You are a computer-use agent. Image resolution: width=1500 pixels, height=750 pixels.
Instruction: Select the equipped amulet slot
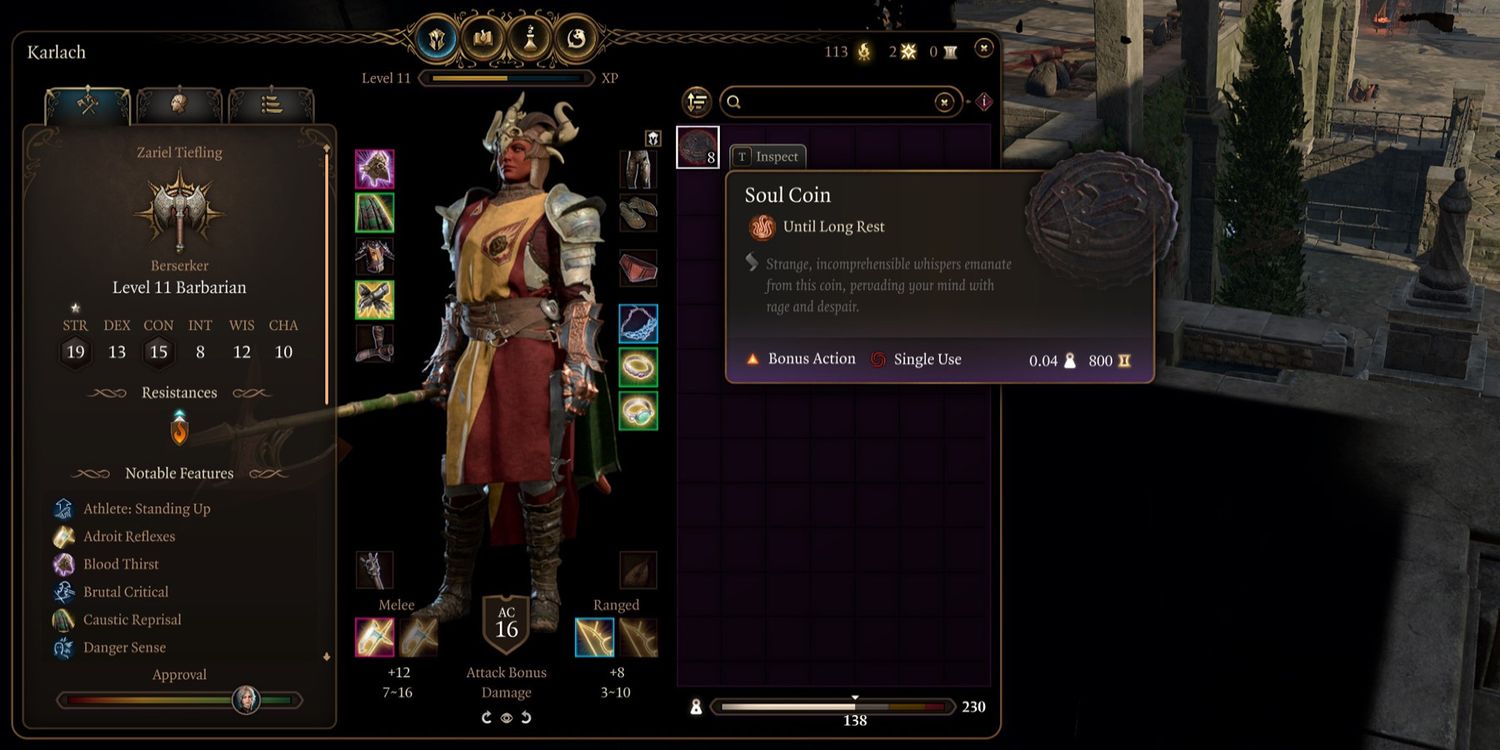[638, 324]
